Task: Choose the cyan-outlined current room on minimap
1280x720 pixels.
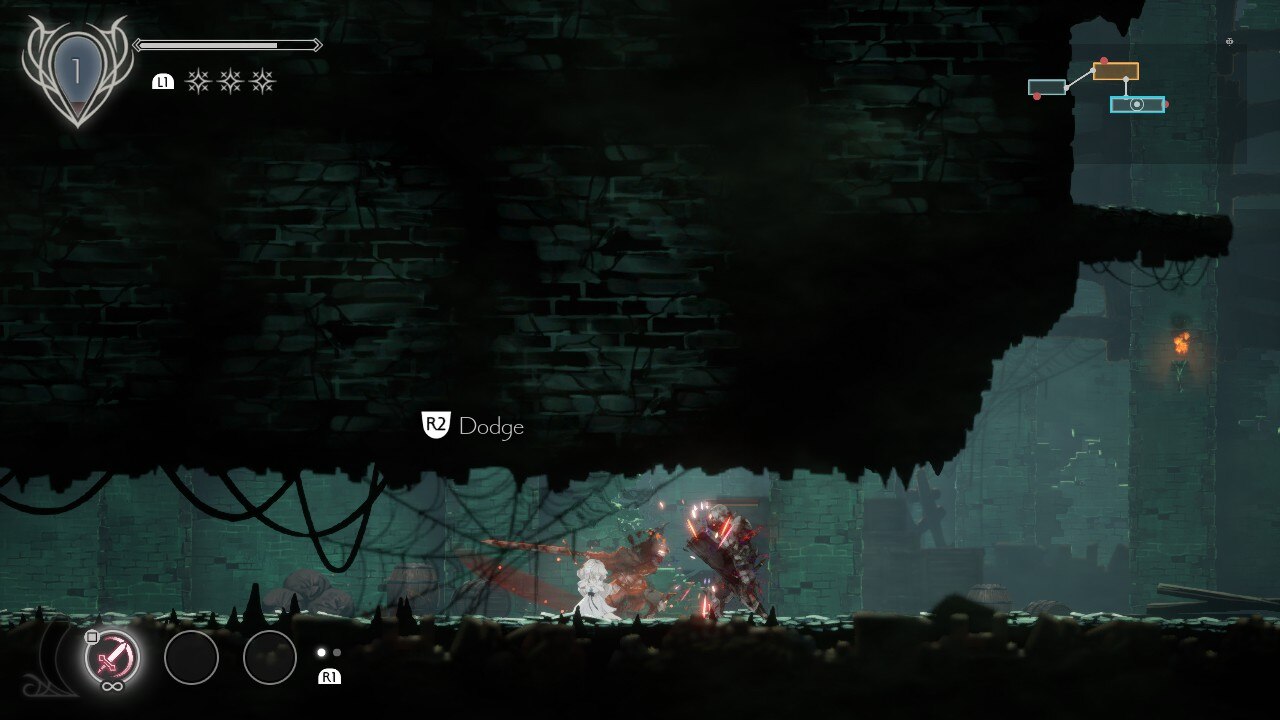Action: (1137, 104)
